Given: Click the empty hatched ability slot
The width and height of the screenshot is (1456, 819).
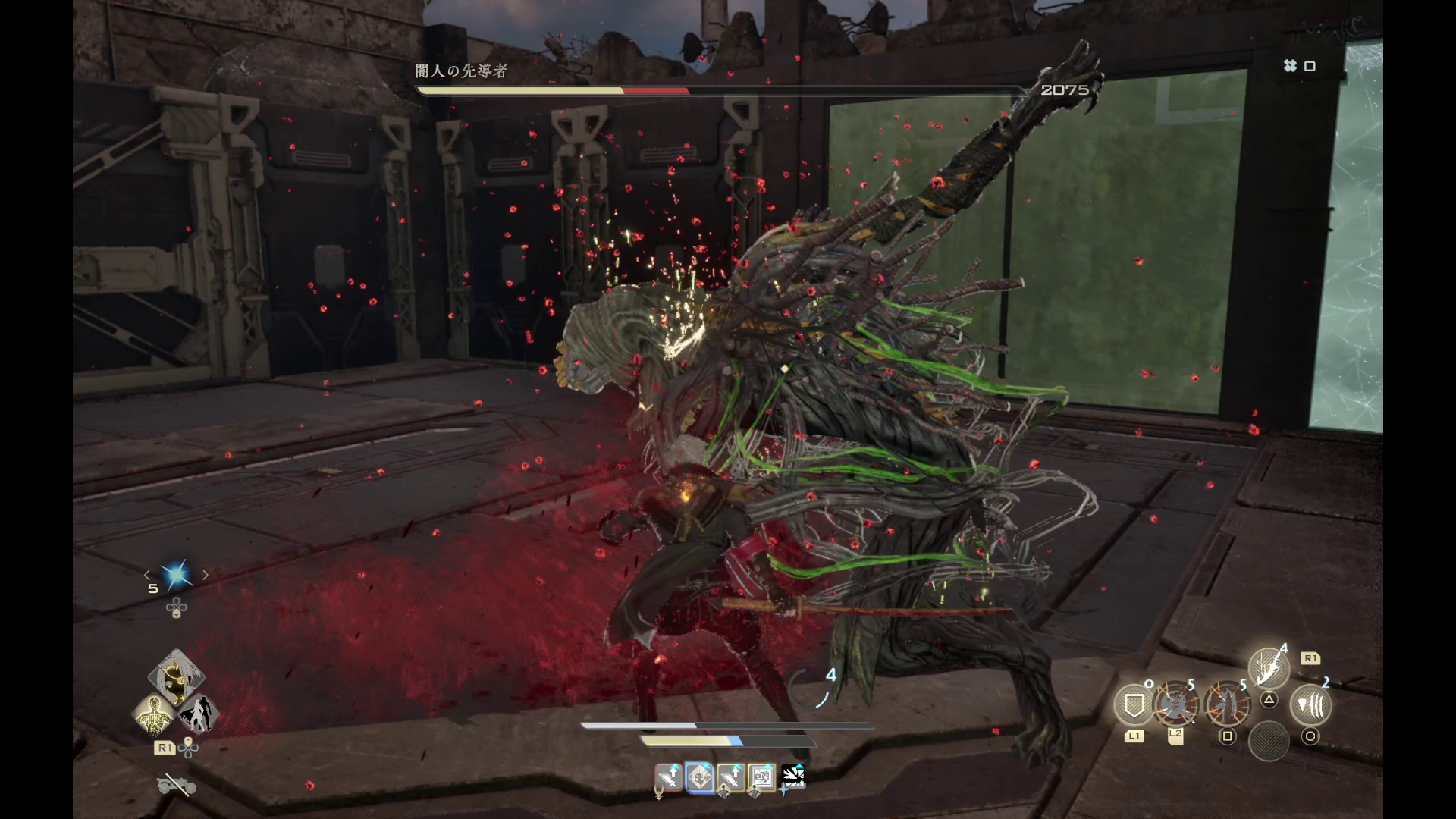Looking at the screenshot, I should pos(1269,740).
